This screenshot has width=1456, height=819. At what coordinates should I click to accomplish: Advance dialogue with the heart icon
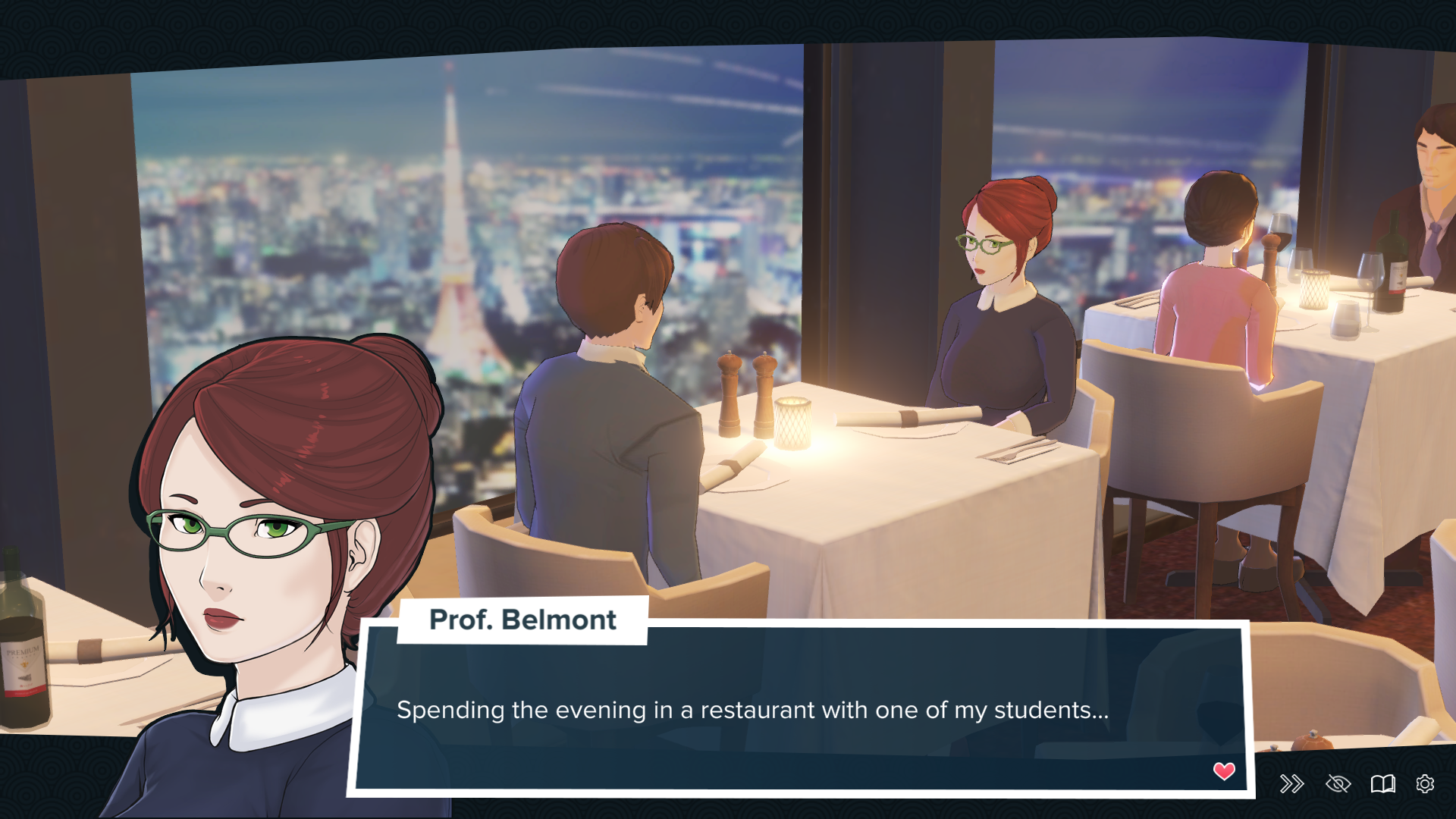[1224, 771]
